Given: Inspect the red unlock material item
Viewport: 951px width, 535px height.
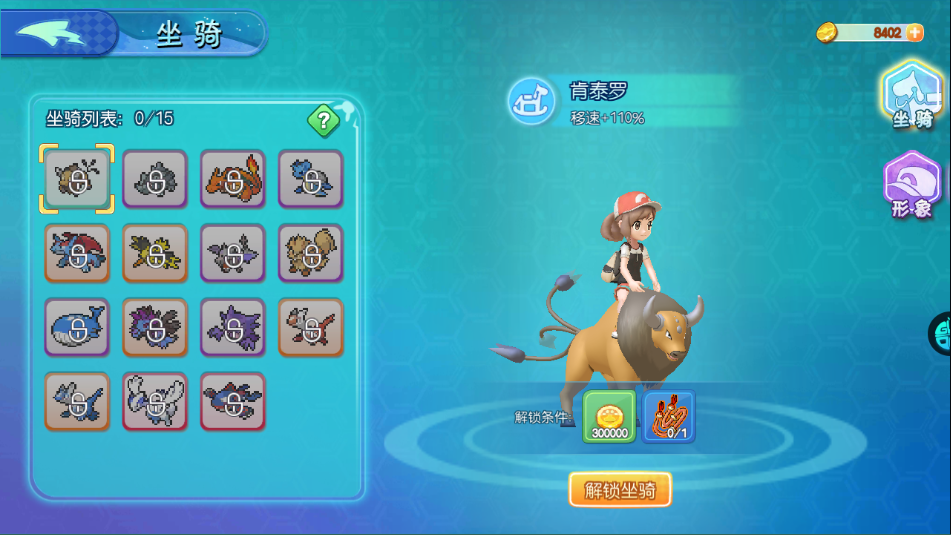Looking at the screenshot, I should point(669,416).
